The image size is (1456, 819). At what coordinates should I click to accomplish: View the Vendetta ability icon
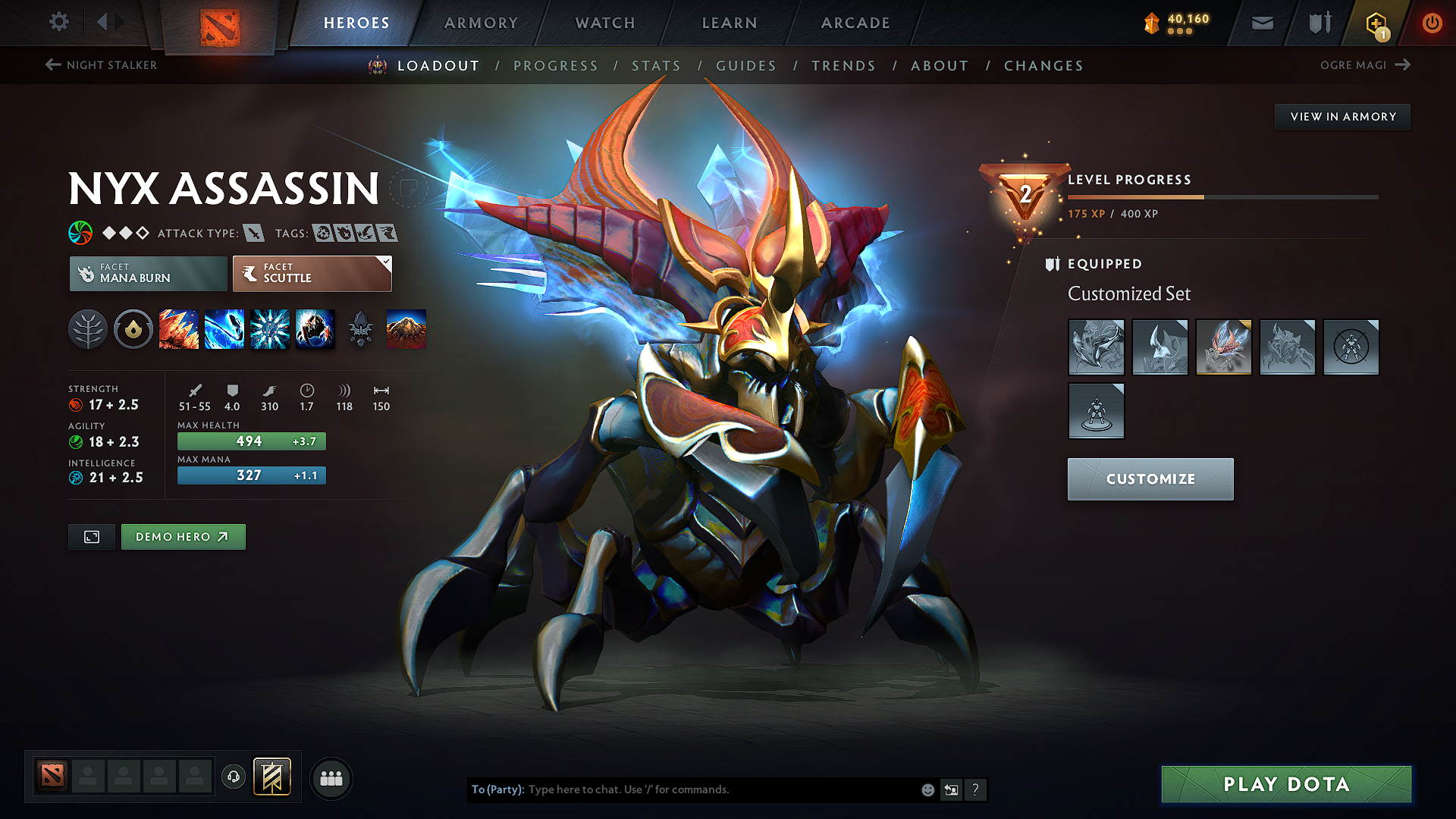click(315, 329)
